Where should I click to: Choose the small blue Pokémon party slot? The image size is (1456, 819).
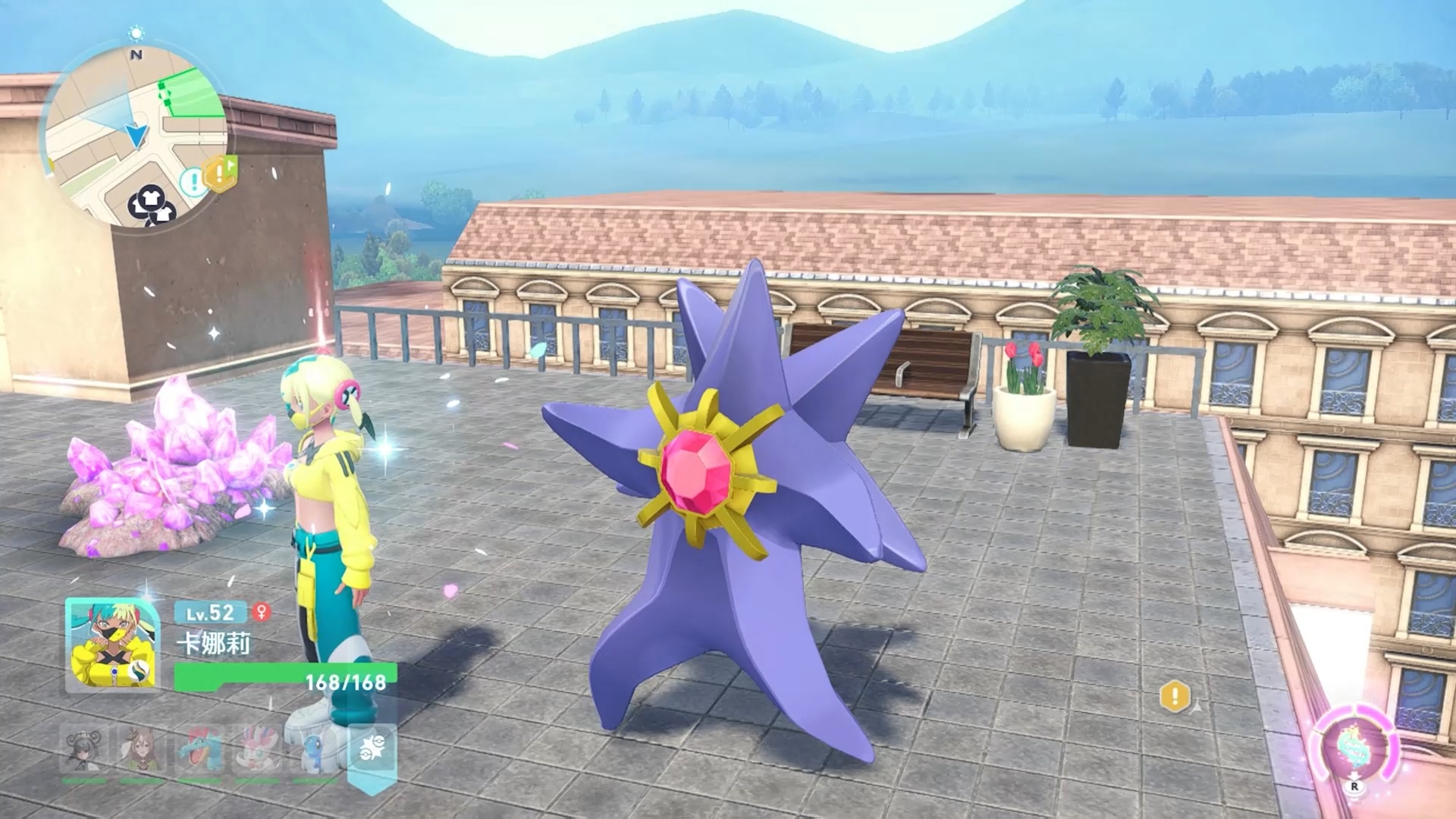click(x=315, y=750)
